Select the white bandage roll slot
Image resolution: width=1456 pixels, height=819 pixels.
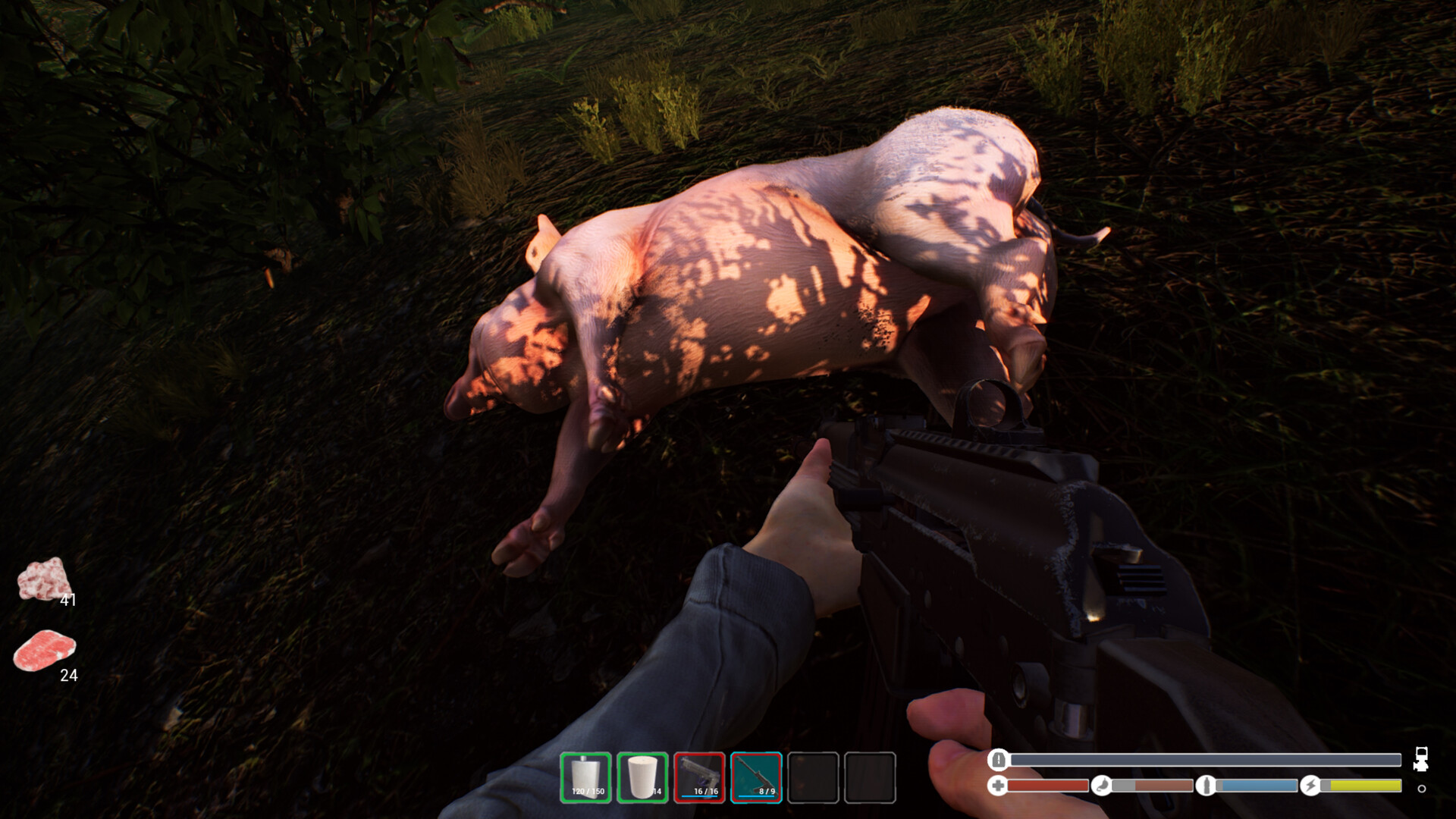click(642, 777)
